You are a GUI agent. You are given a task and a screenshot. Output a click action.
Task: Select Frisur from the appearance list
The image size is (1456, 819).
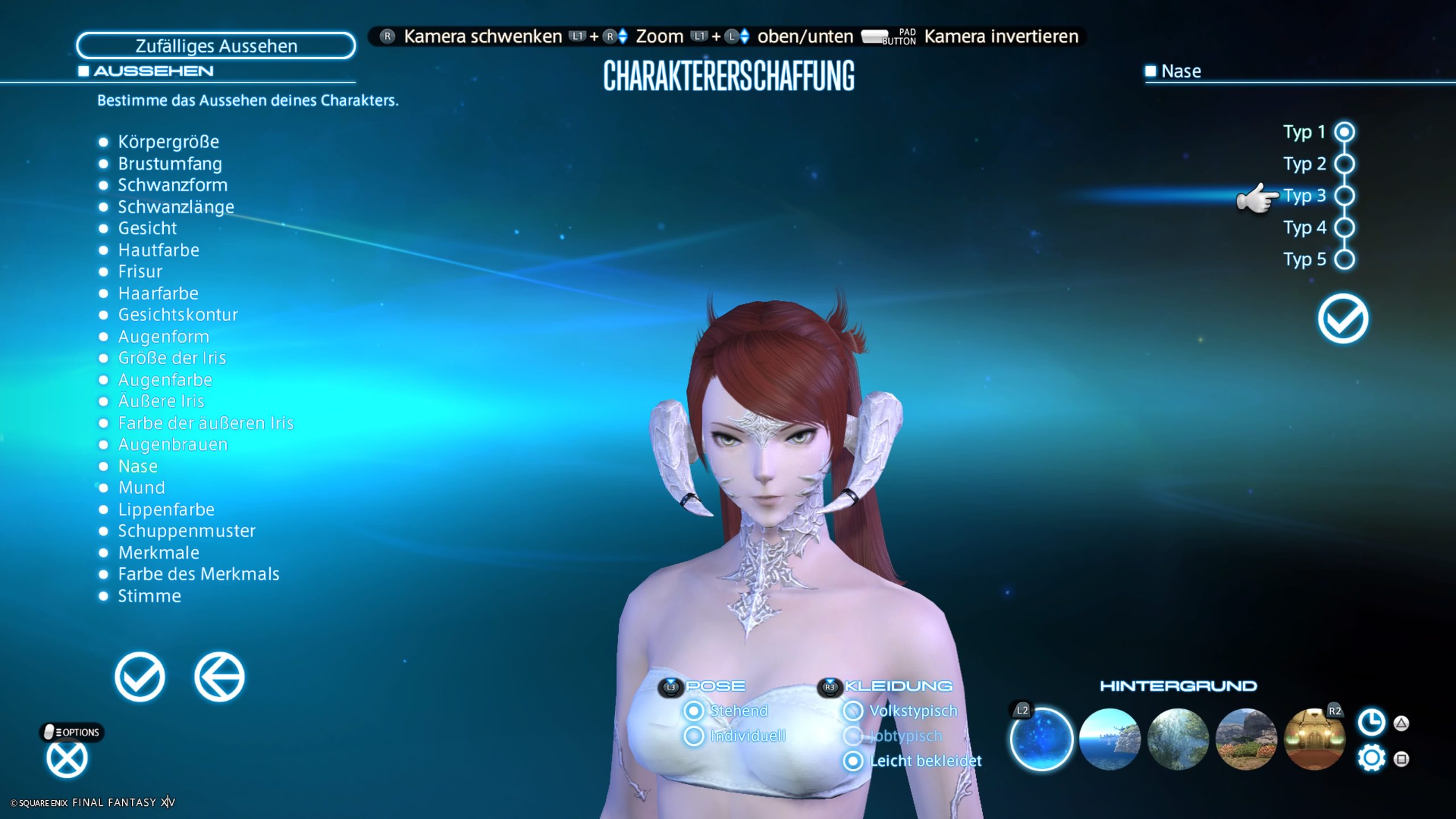(x=140, y=271)
